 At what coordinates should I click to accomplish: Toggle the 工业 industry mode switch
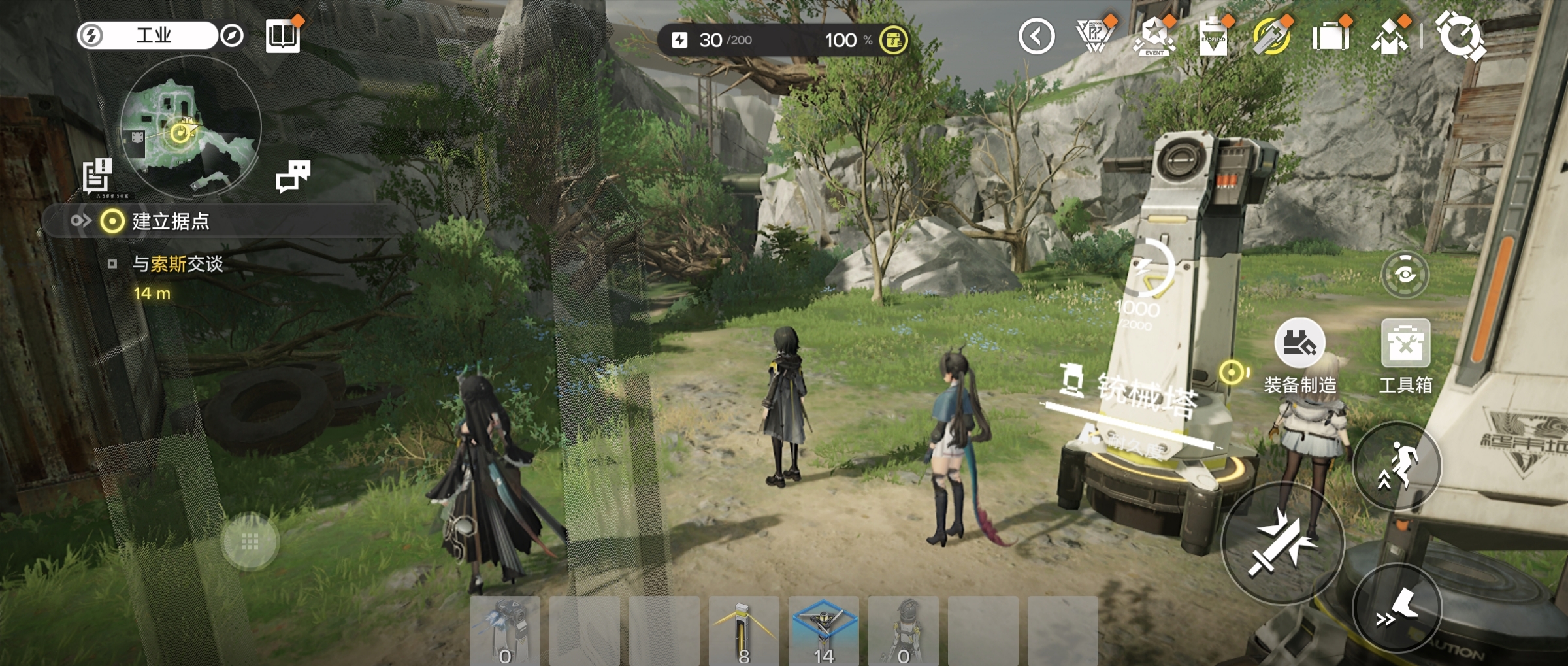148,35
